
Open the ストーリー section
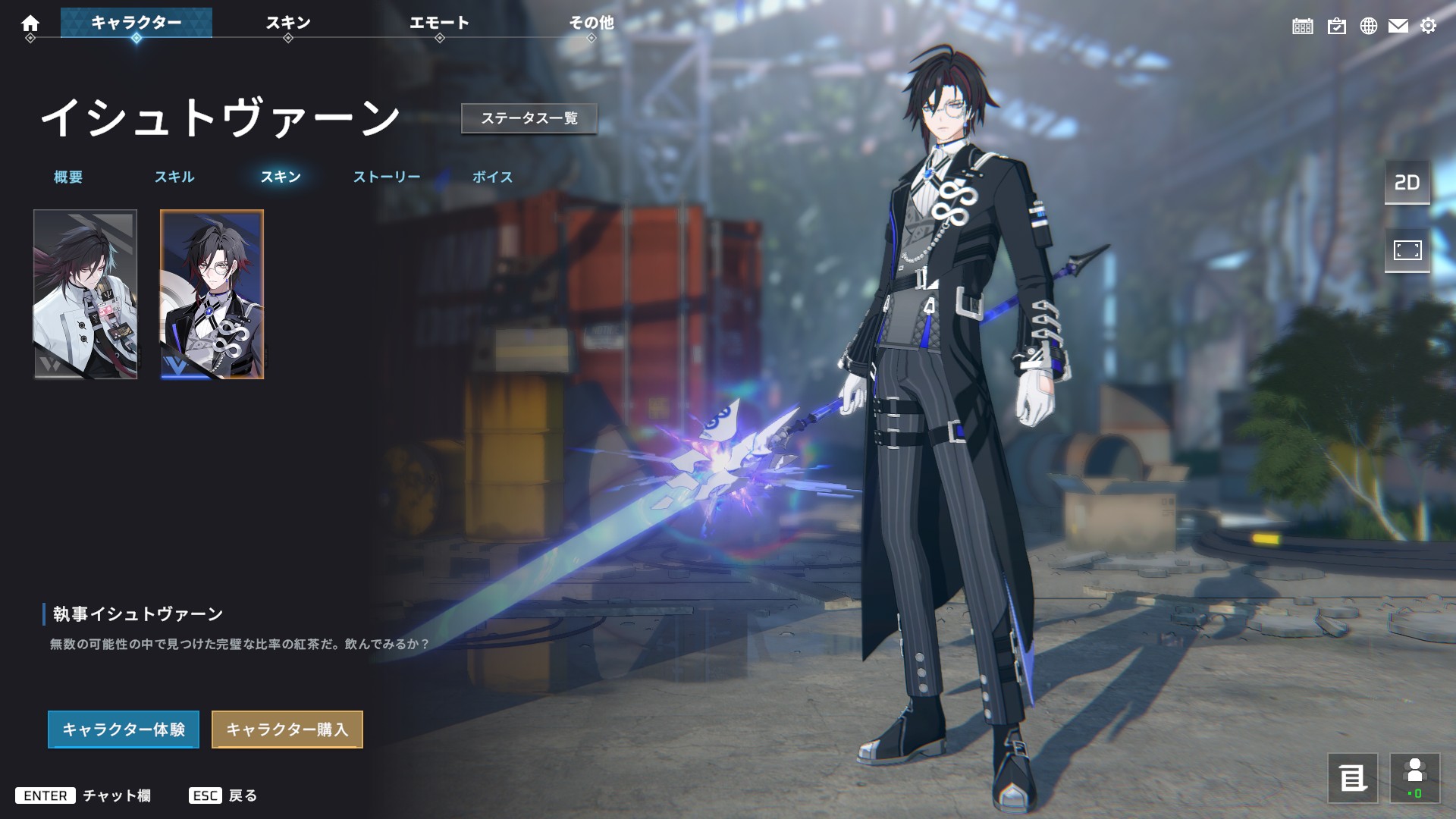tap(387, 177)
